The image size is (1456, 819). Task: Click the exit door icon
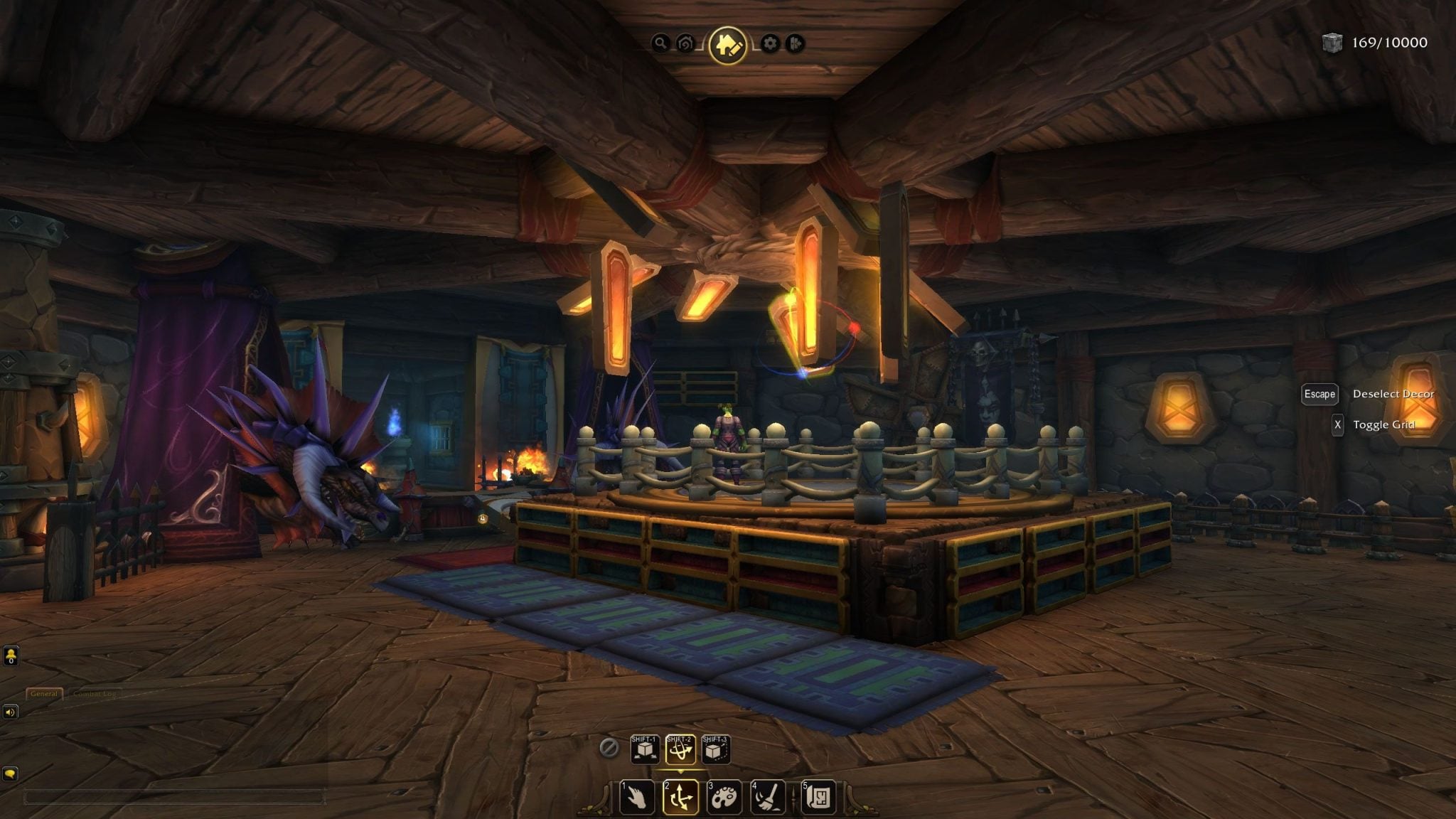pyautogui.click(x=795, y=44)
